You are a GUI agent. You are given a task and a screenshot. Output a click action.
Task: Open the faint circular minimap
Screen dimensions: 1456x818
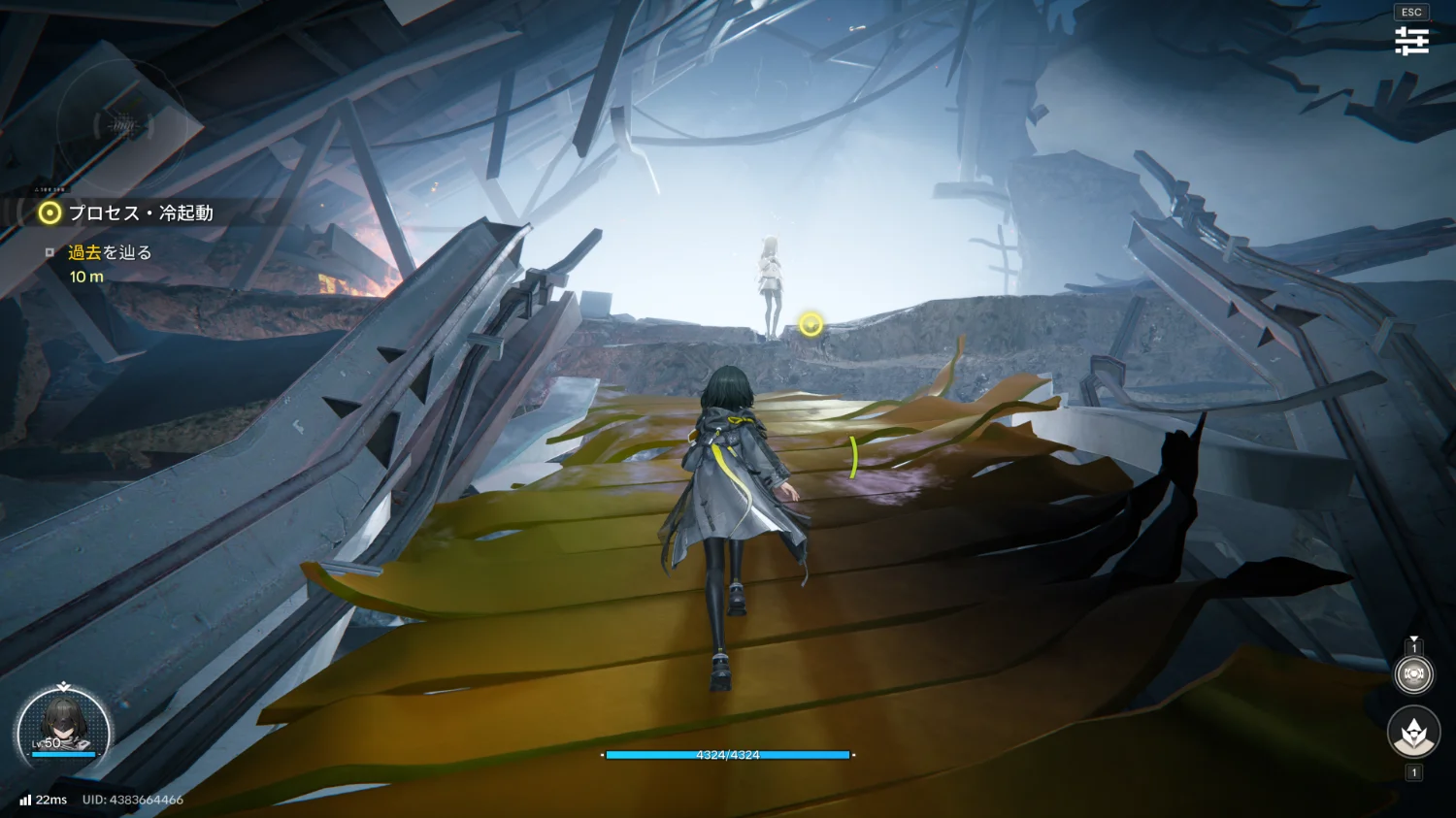(x=122, y=125)
